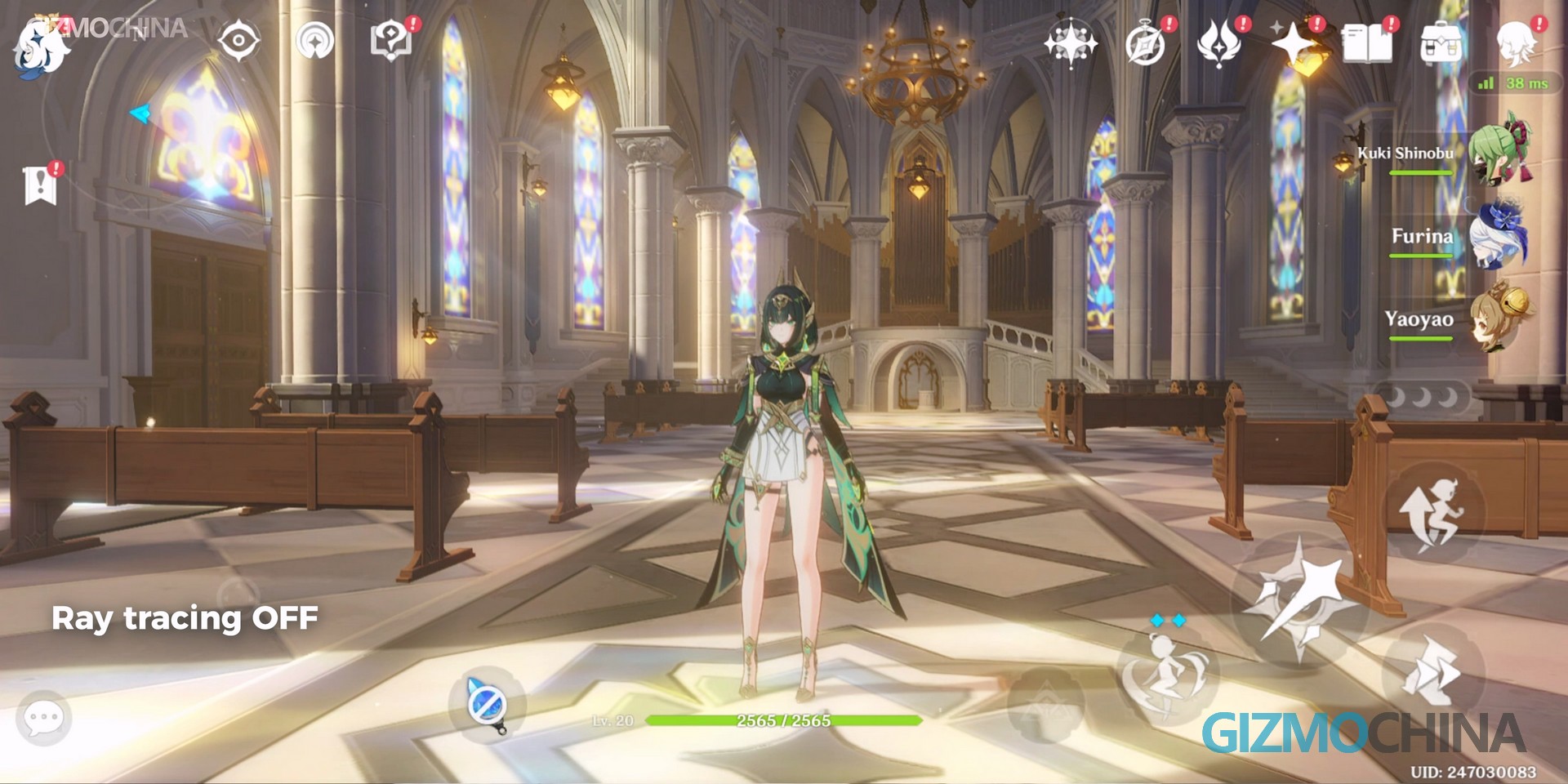The image size is (1568, 784).
Task: Switch to Kuki Shinobu
Action: click(x=1499, y=152)
